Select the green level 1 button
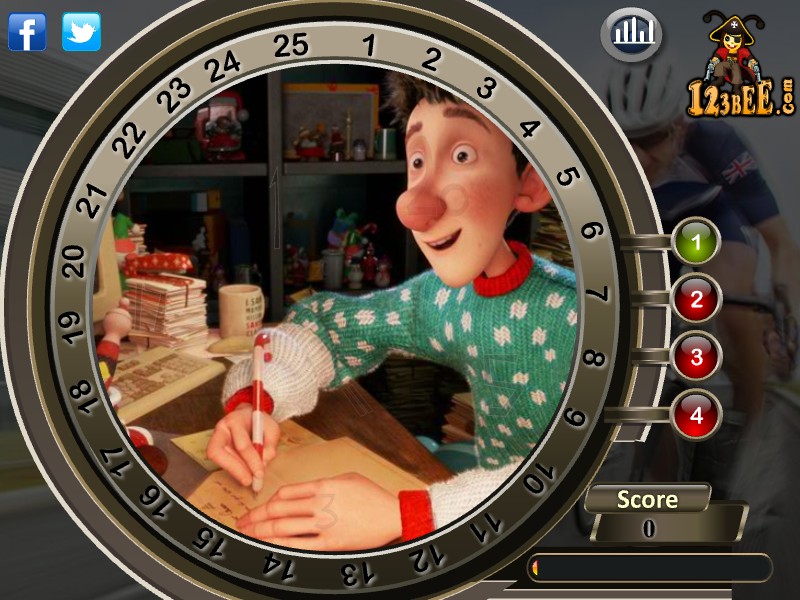Screen dimensions: 800x600 (x=697, y=241)
